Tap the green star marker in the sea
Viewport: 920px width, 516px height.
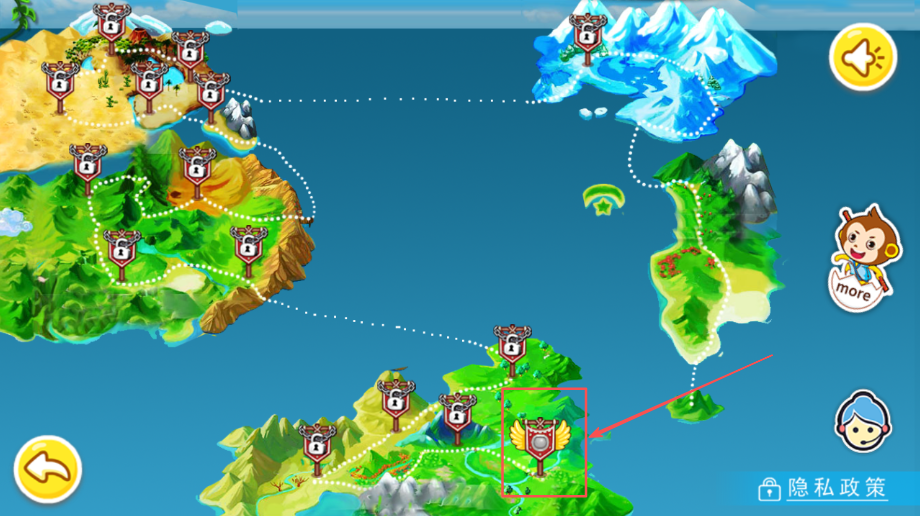[x=602, y=200]
